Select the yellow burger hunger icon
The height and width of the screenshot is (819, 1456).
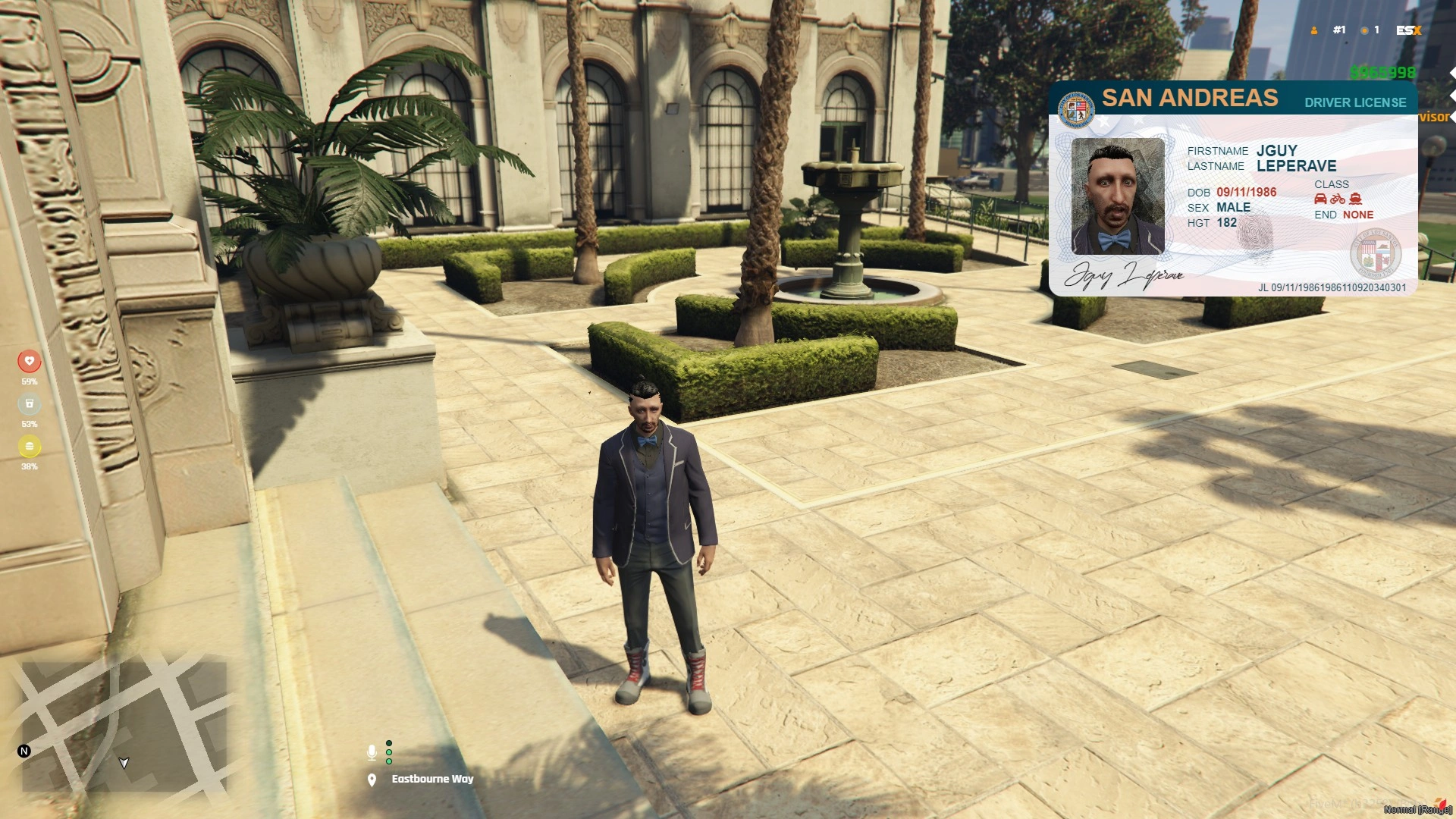pyautogui.click(x=30, y=446)
